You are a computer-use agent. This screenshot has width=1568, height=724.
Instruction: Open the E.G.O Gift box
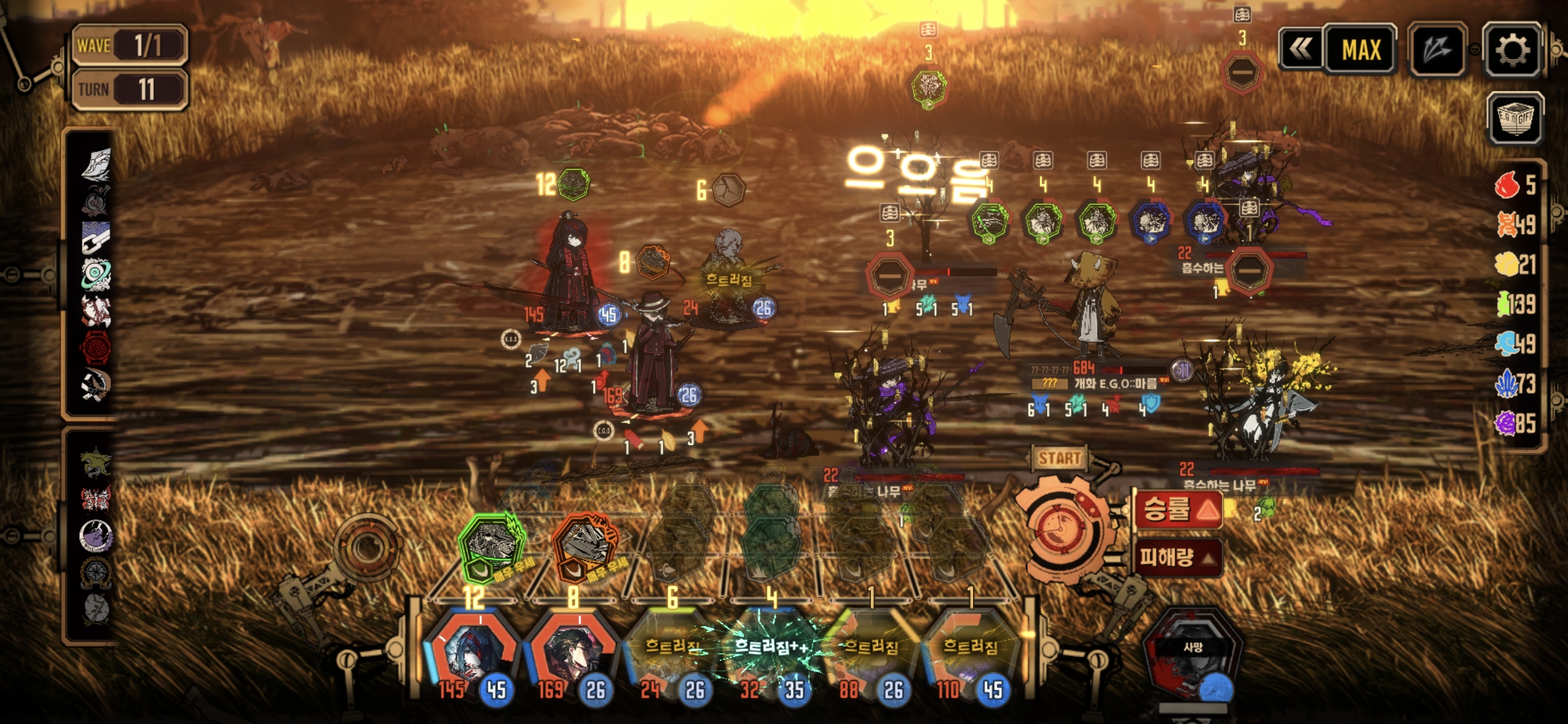tap(1515, 119)
